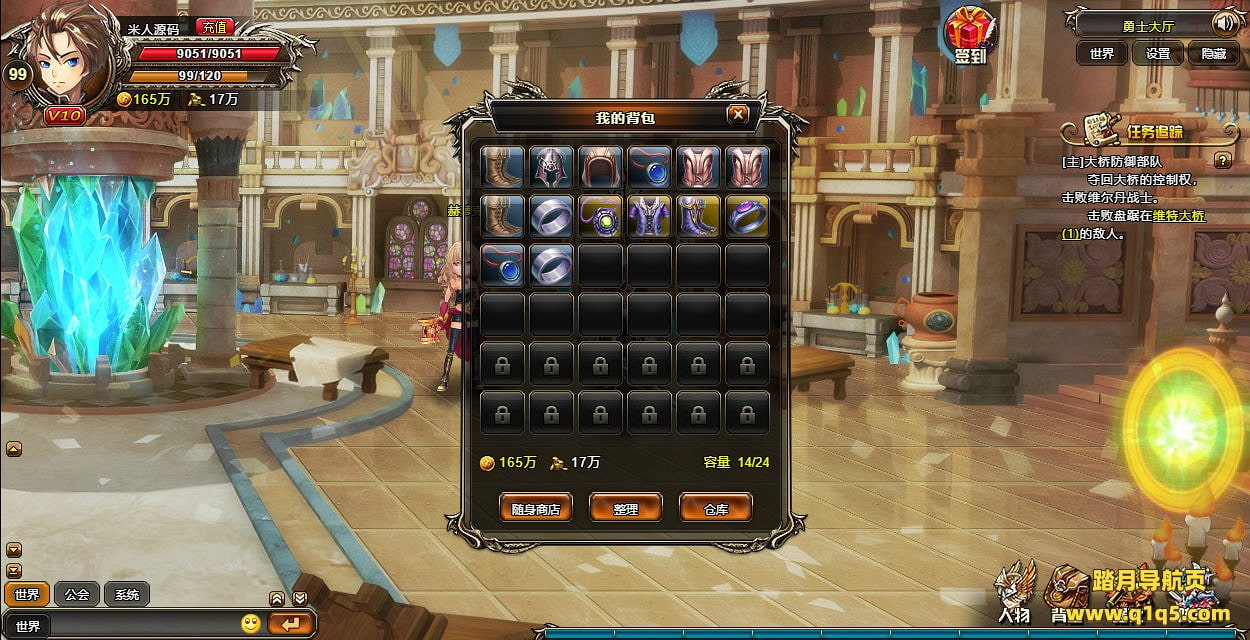Select the purple gem ring
The width and height of the screenshot is (1250, 640).
point(747,216)
